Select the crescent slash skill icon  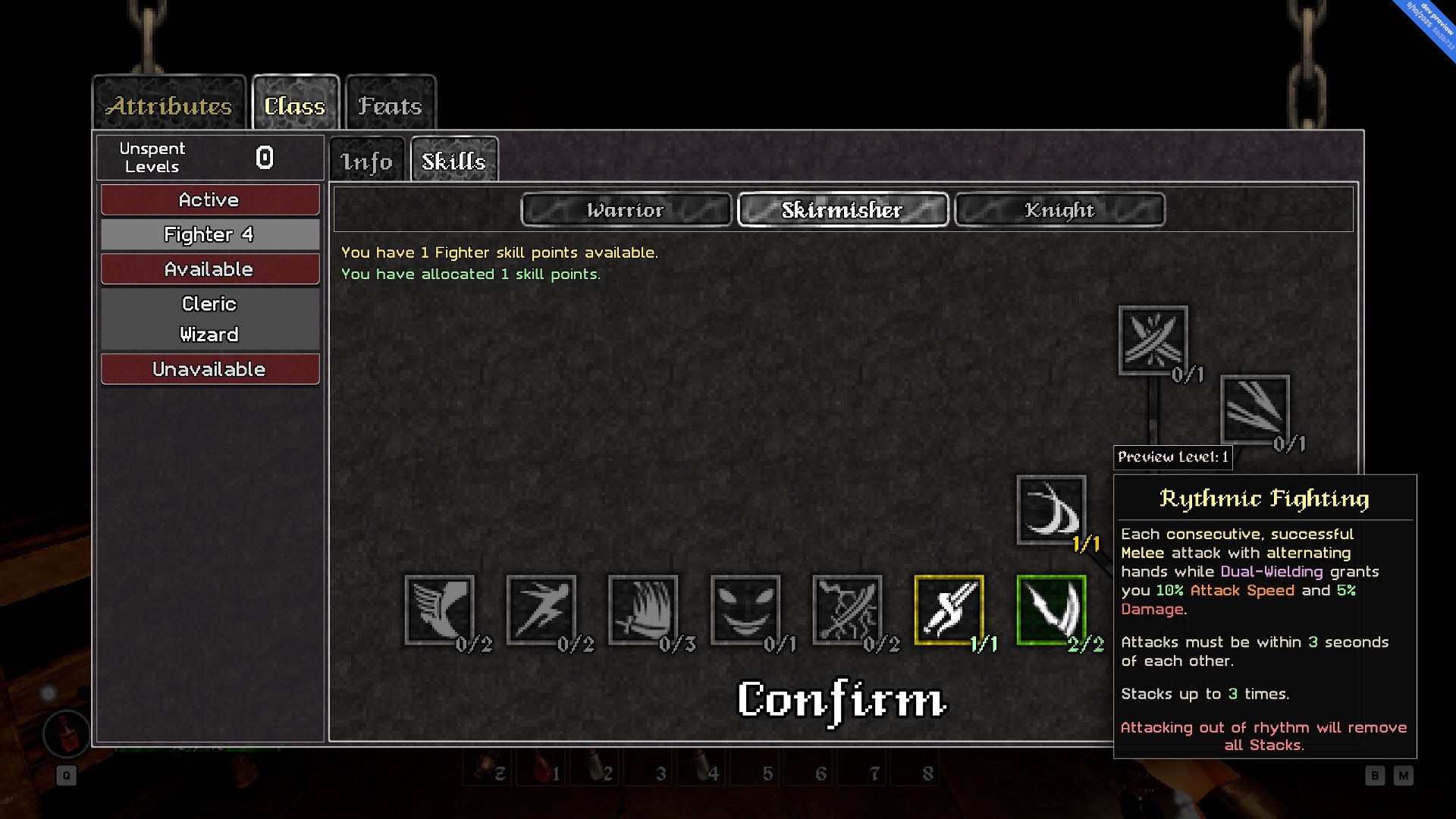[x=1051, y=510]
